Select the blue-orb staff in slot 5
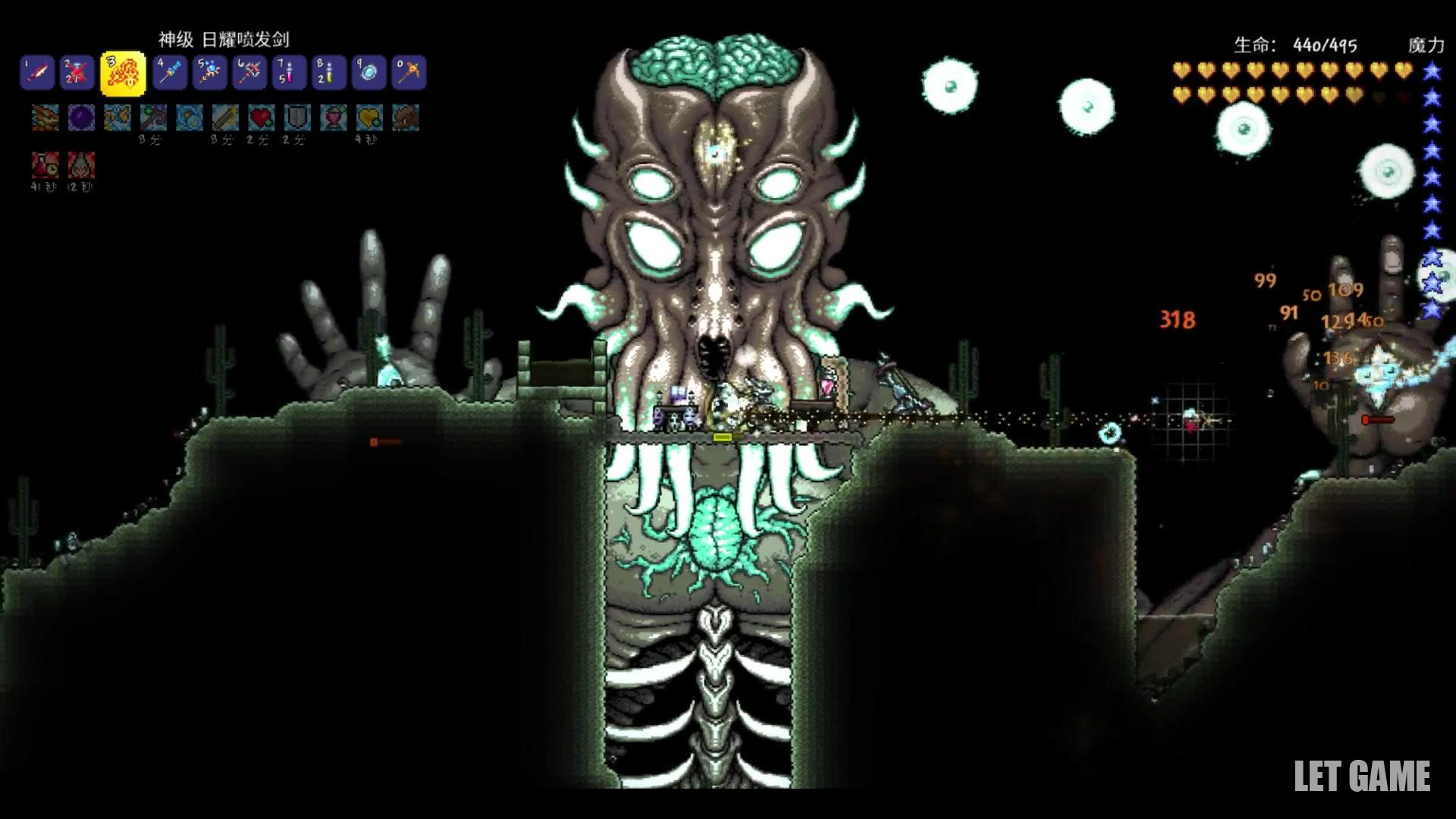The height and width of the screenshot is (819, 1456). [x=210, y=74]
